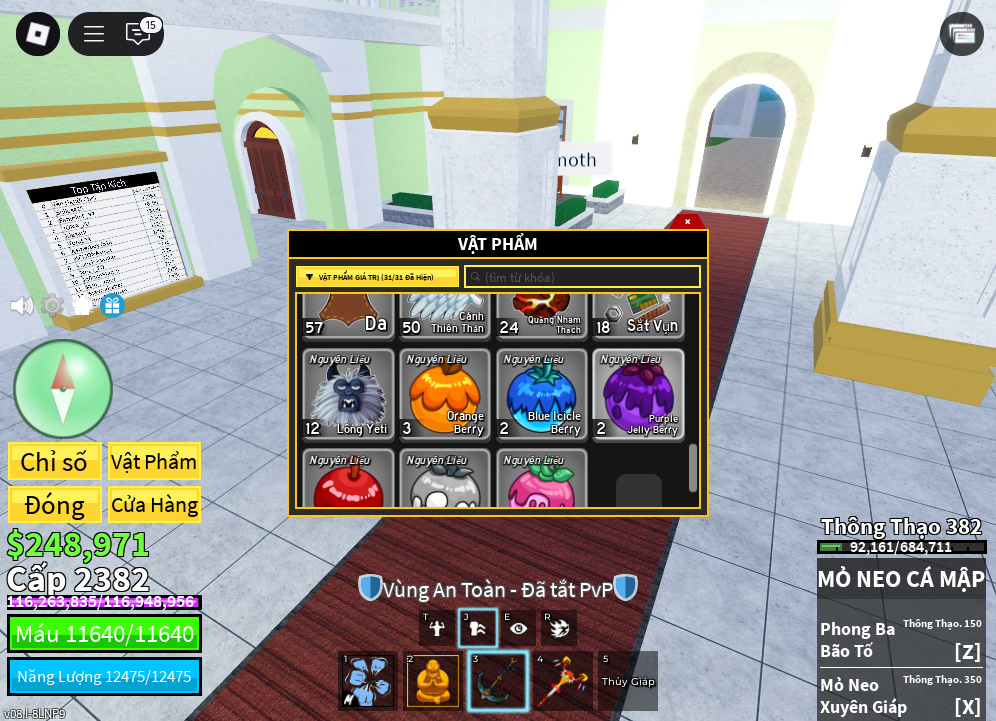Viewport: 996px width, 721px height.
Task: Open the item value filter dropdown
Action: coord(377,277)
